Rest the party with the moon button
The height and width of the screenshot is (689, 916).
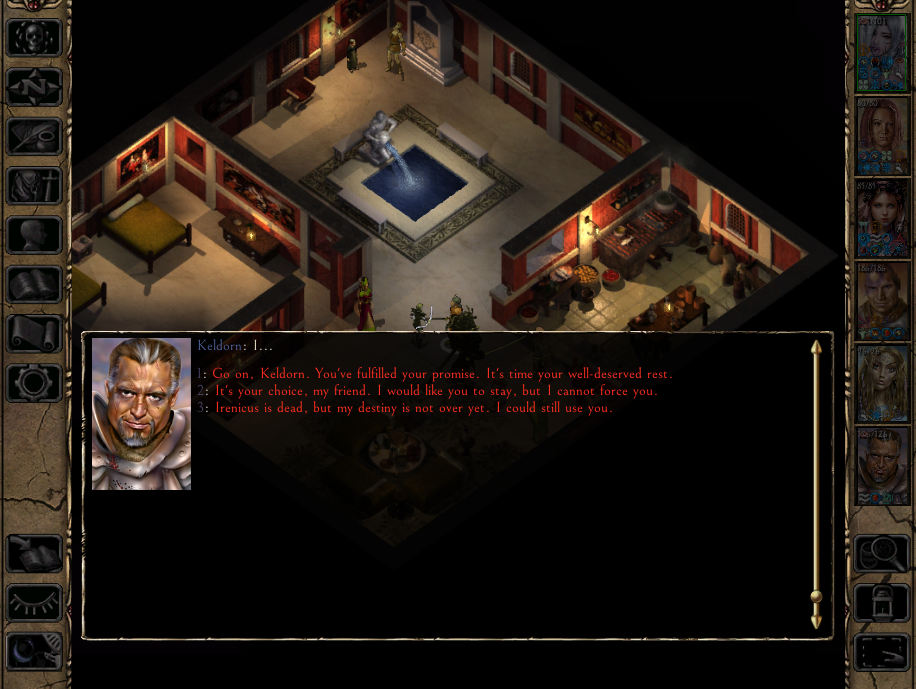pyautogui.click(x=35, y=651)
